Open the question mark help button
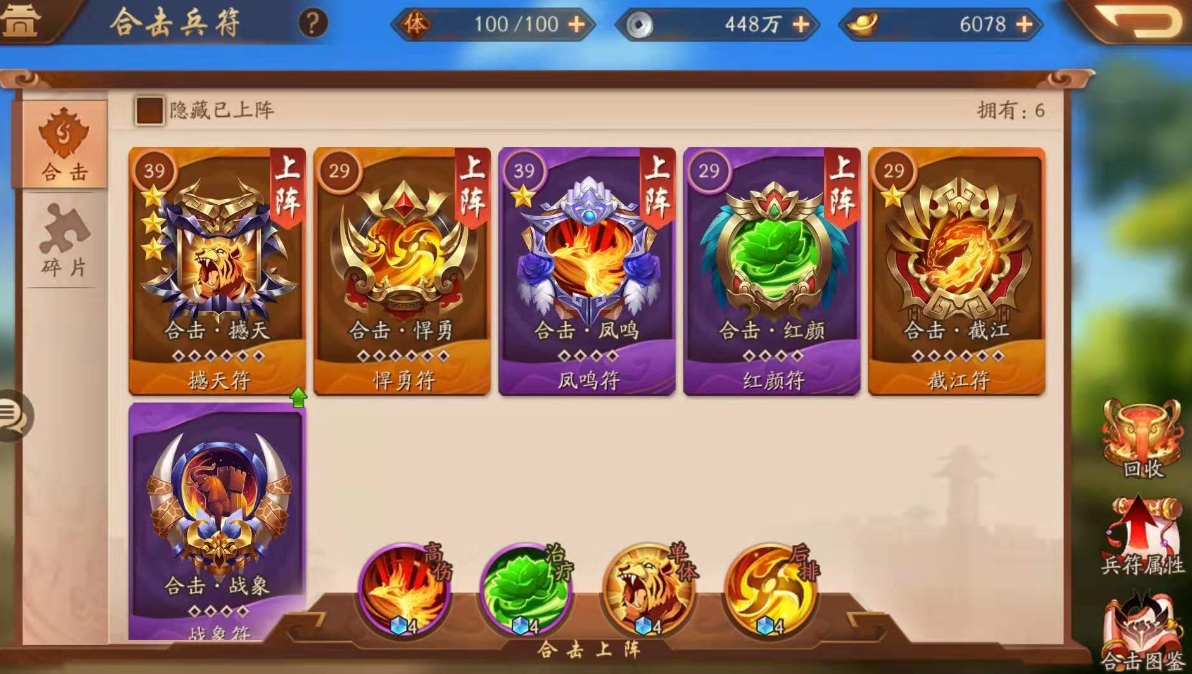Image resolution: width=1192 pixels, height=674 pixels. [313, 23]
